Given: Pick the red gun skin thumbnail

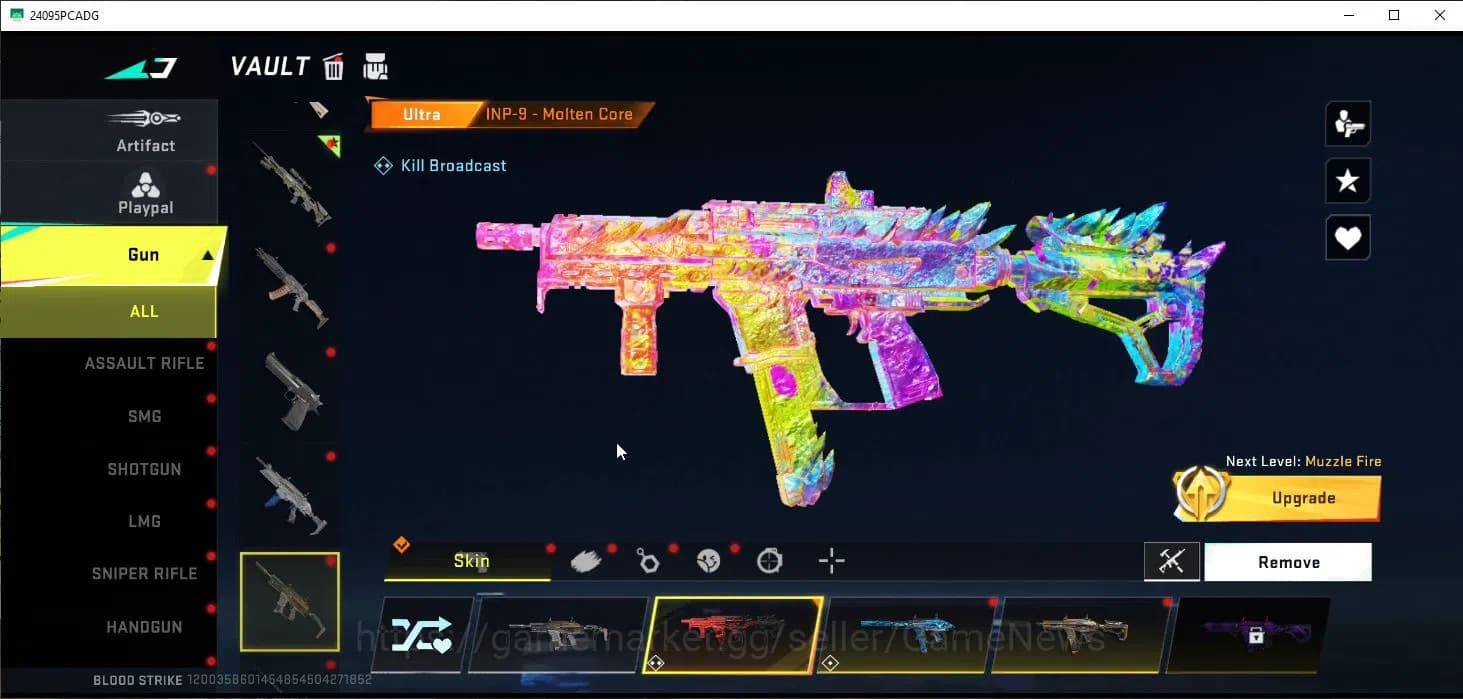Looking at the screenshot, I should 733,634.
